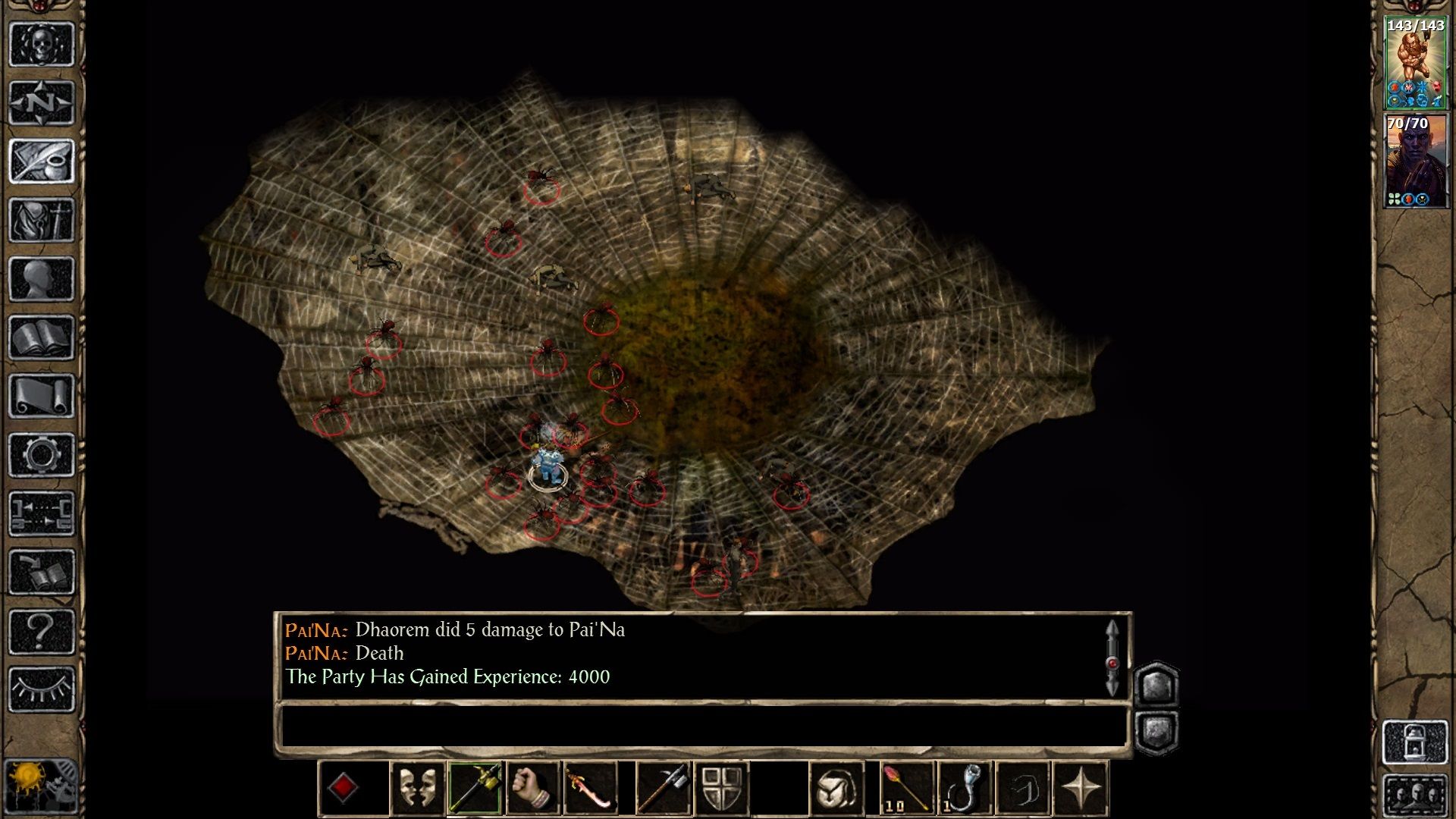1456x819 pixels.
Task: Open the priest scroll button
Action: pyautogui.click(x=41, y=396)
